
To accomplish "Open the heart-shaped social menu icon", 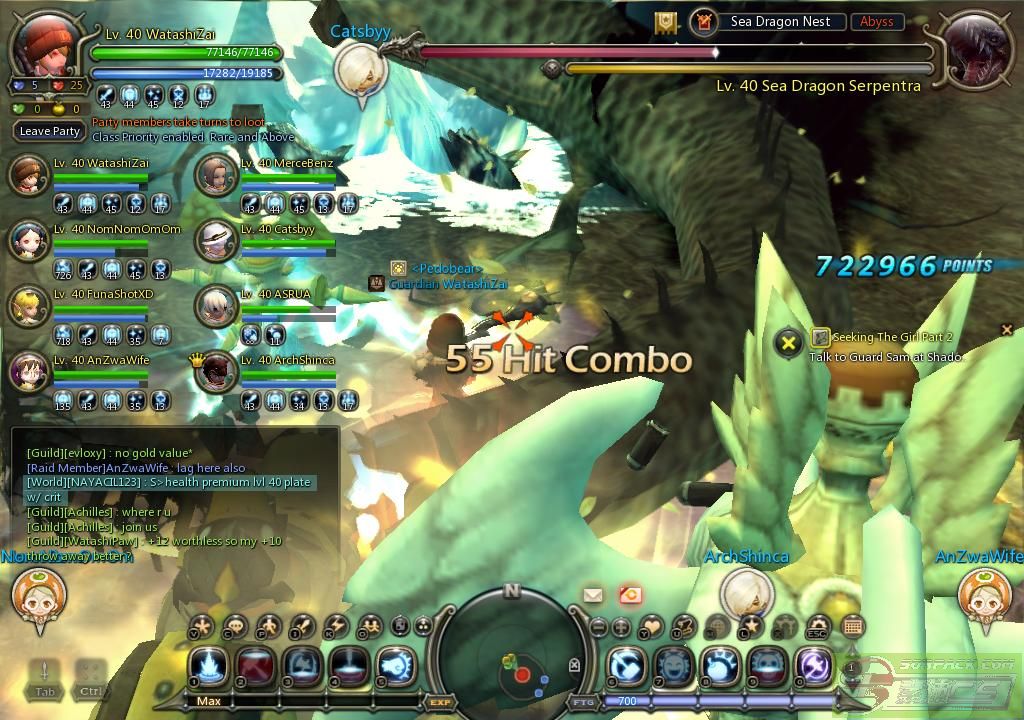I will [651, 627].
